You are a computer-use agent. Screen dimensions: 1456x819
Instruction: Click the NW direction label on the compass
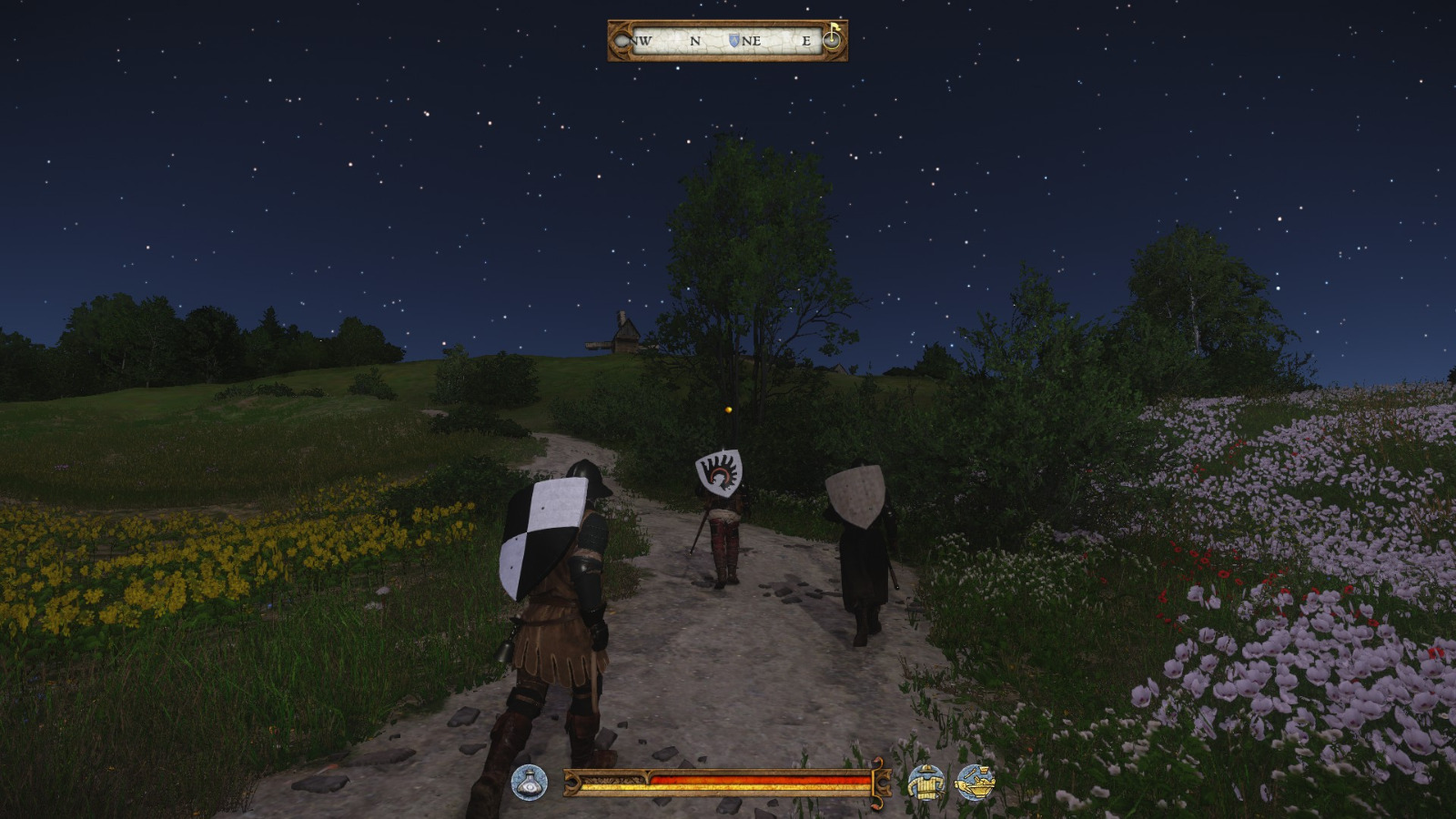[641, 40]
